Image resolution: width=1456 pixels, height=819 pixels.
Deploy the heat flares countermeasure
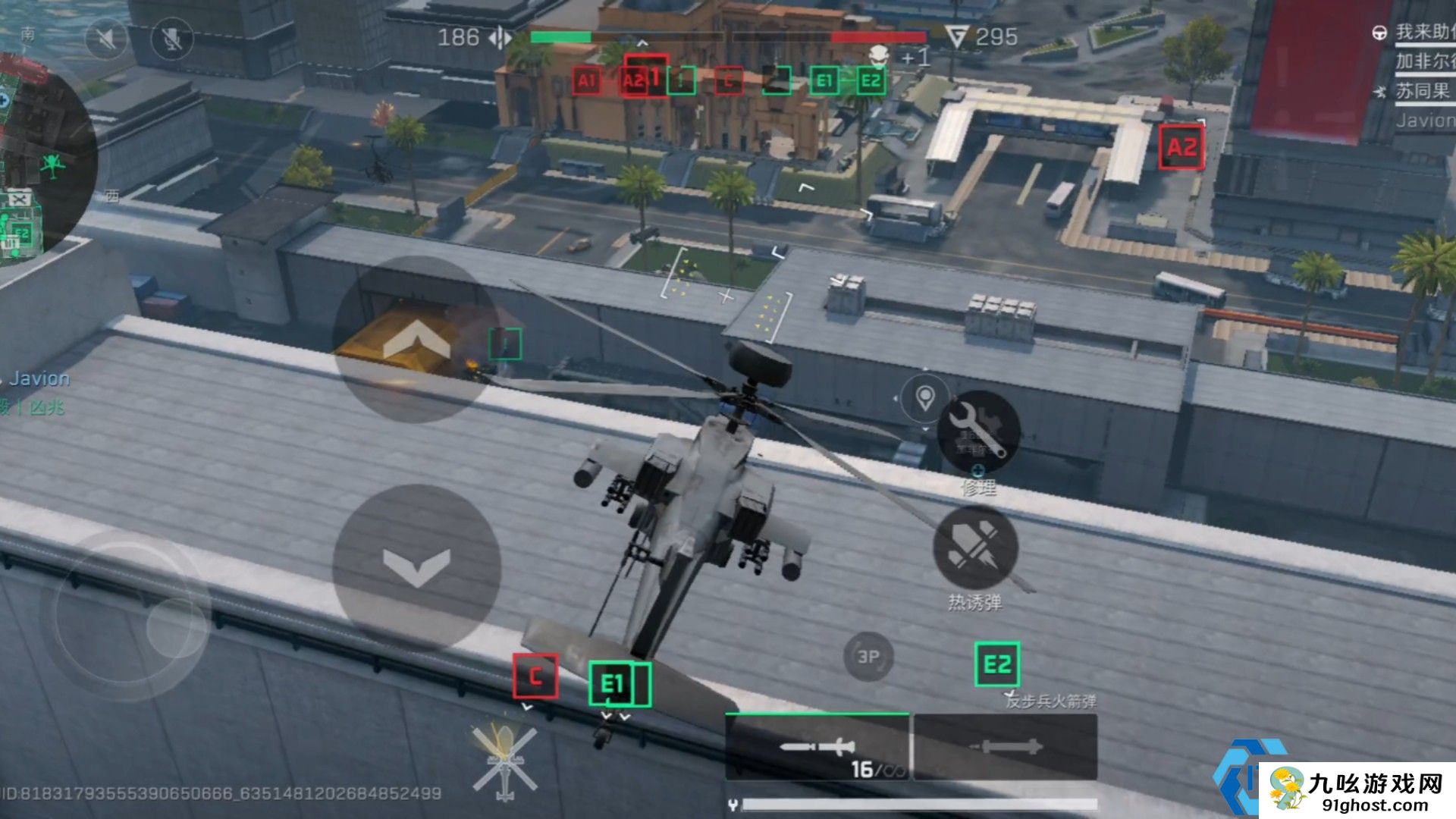[974, 548]
